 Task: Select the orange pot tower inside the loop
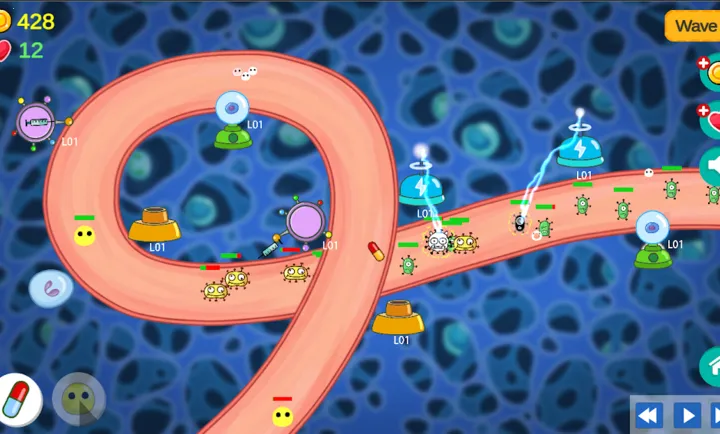[x=154, y=225]
